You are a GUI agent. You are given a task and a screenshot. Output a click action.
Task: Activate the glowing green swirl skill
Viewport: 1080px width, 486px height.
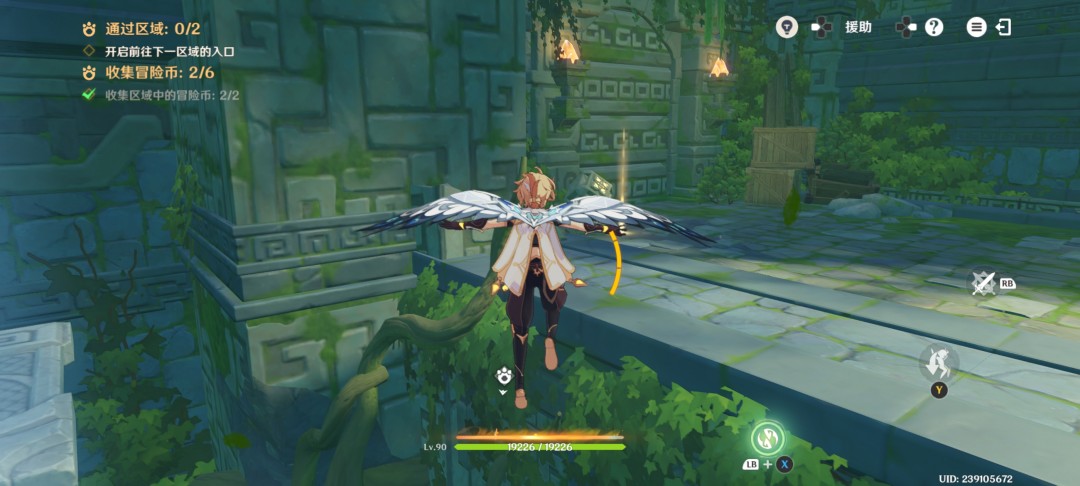[768, 436]
